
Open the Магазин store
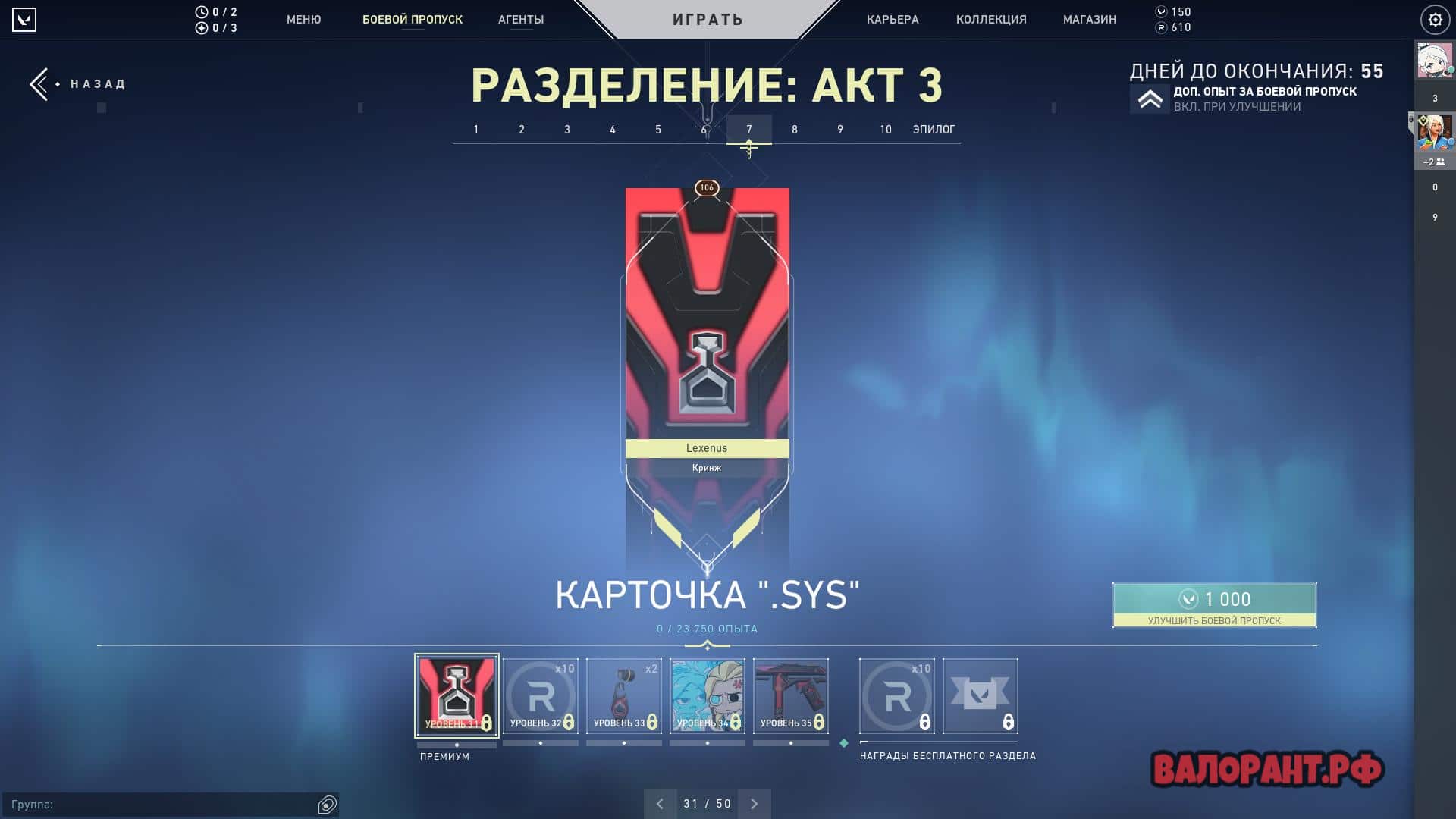1090,20
